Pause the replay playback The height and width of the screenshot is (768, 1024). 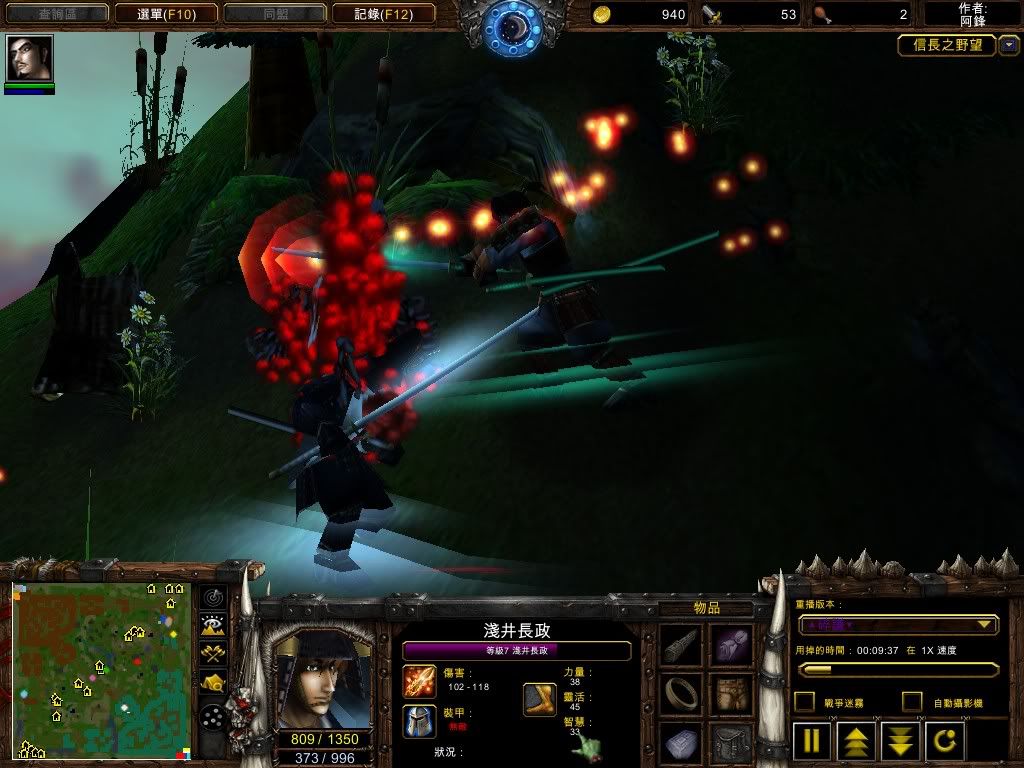(x=812, y=742)
